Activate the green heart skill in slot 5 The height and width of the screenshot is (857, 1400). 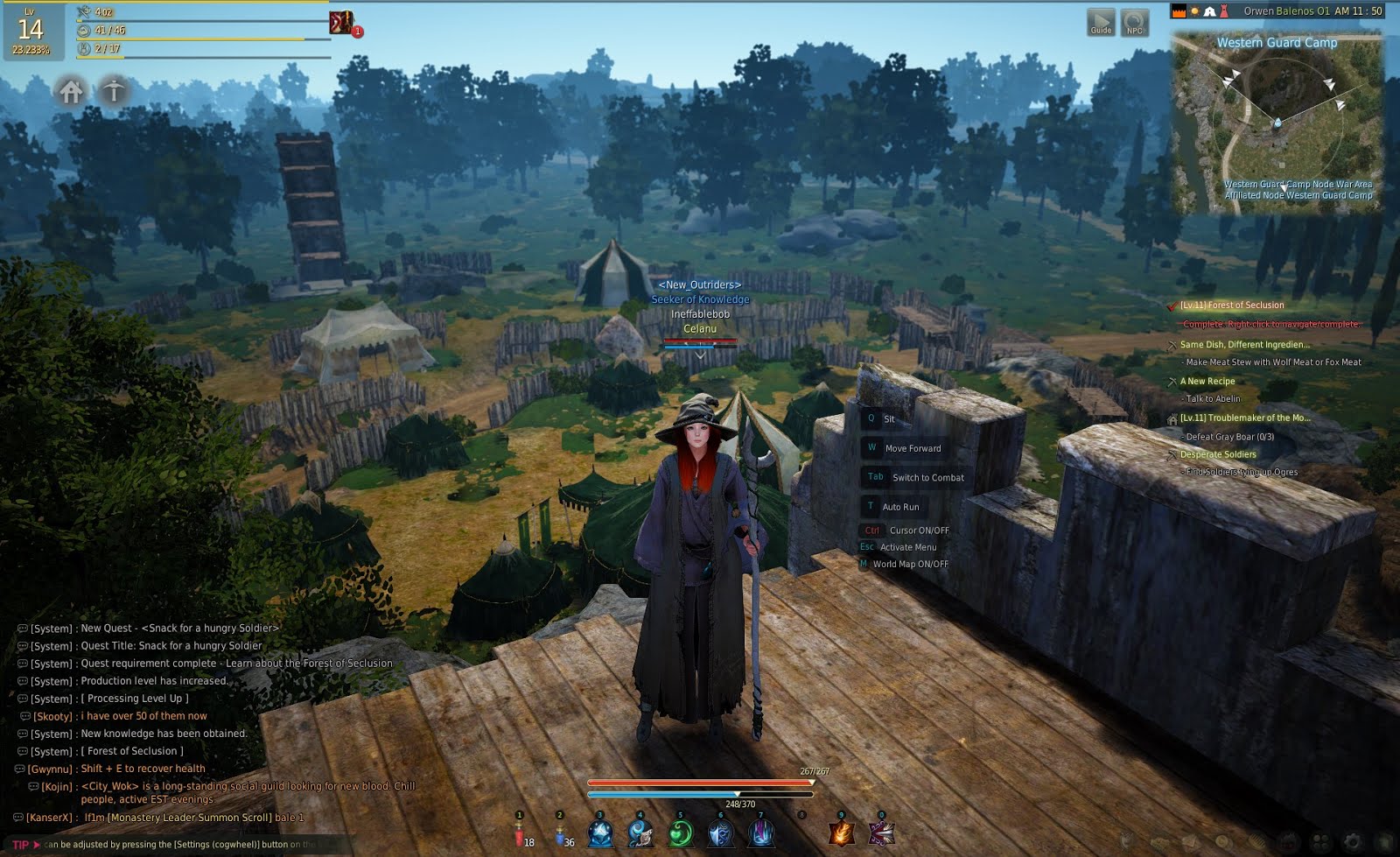coord(680,833)
